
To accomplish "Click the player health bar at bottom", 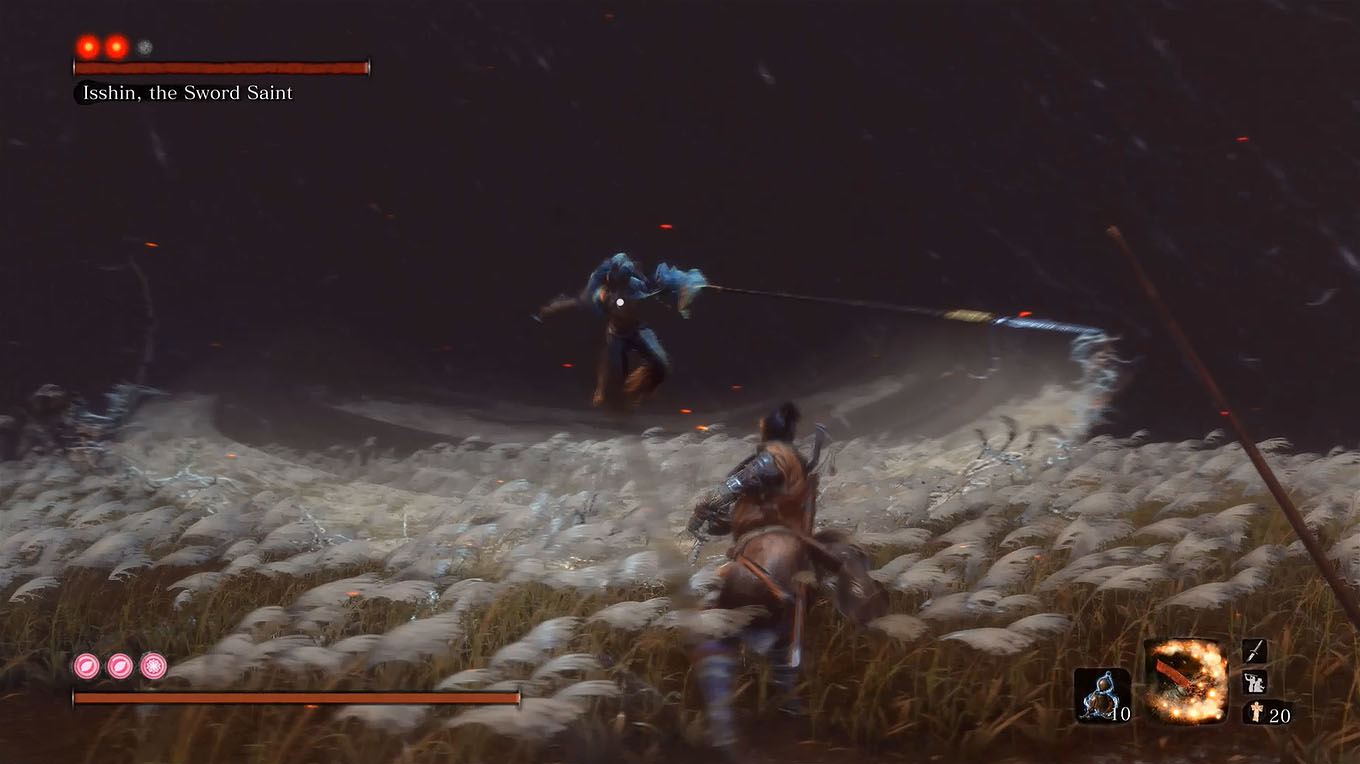I will click(x=295, y=696).
